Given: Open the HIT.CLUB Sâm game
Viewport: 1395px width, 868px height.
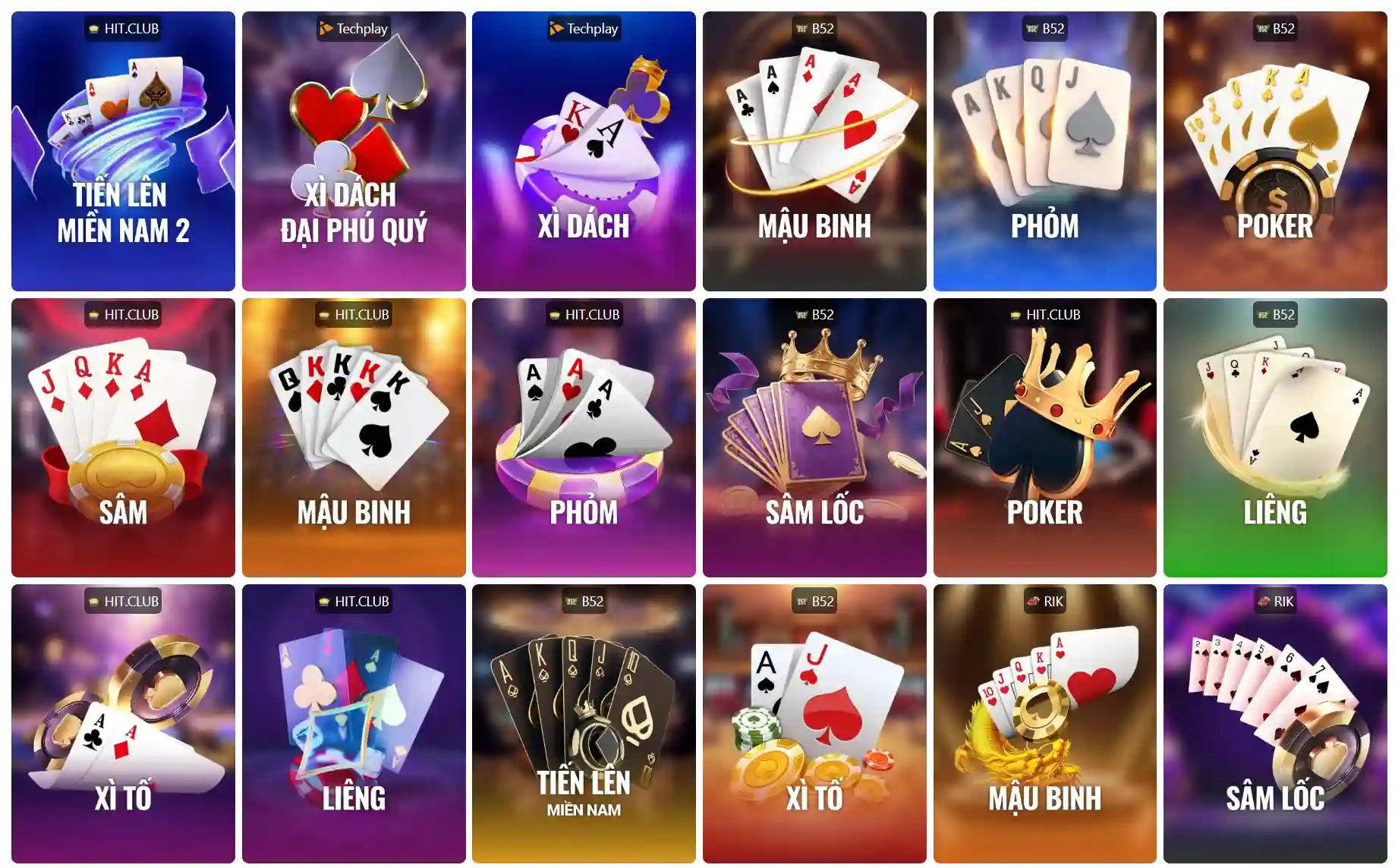Looking at the screenshot, I should (123, 437).
